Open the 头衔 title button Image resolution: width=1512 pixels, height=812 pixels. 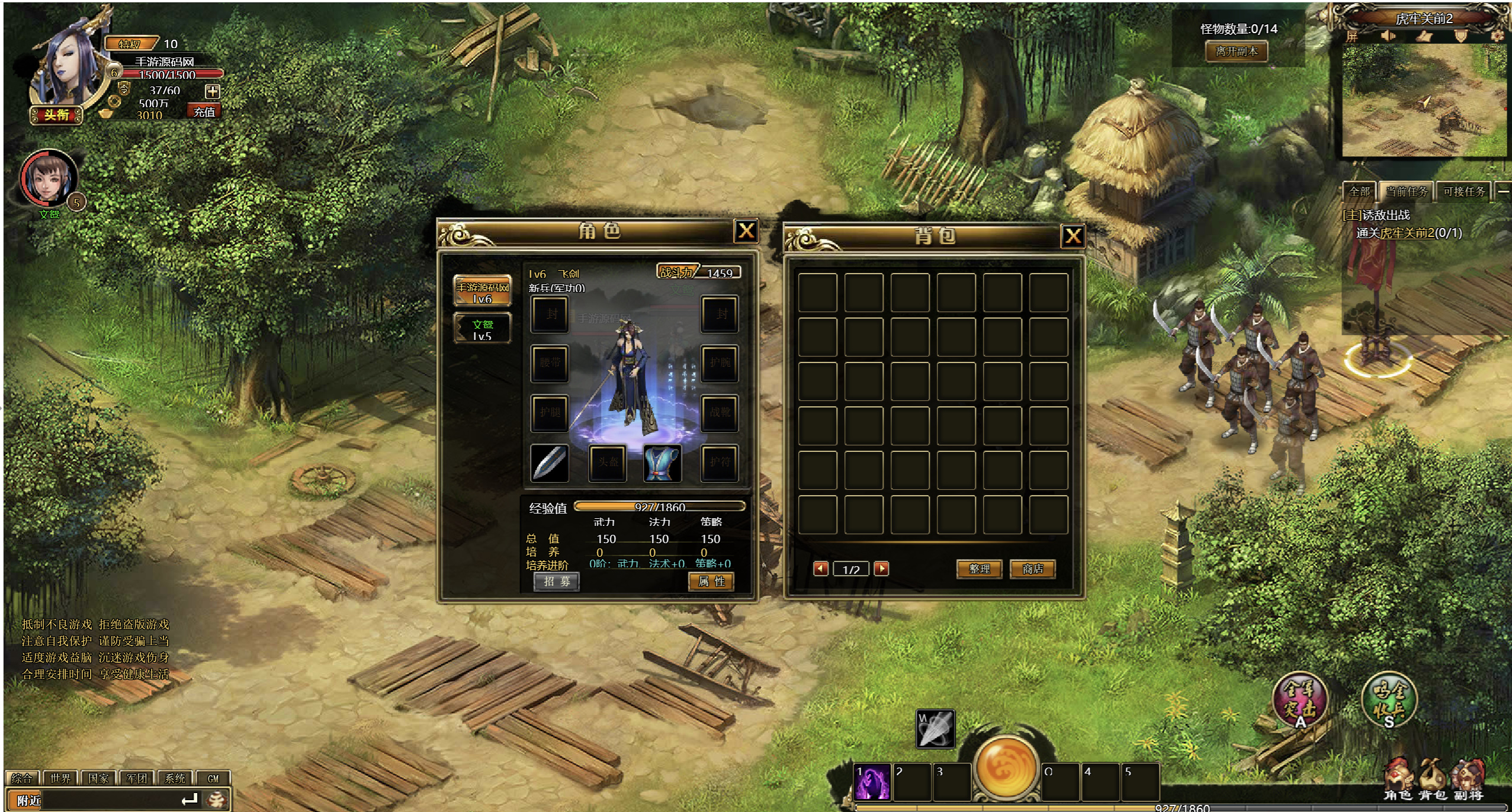(56, 115)
